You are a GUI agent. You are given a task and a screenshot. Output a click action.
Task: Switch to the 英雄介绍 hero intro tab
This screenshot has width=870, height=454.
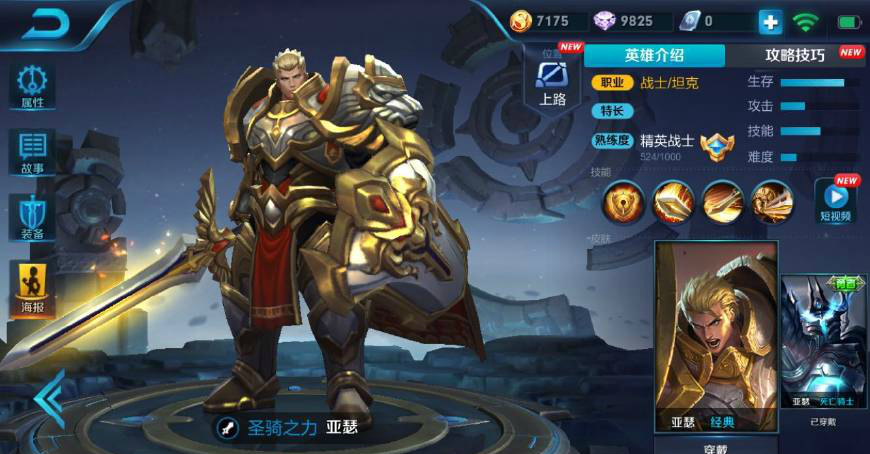tap(655, 55)
